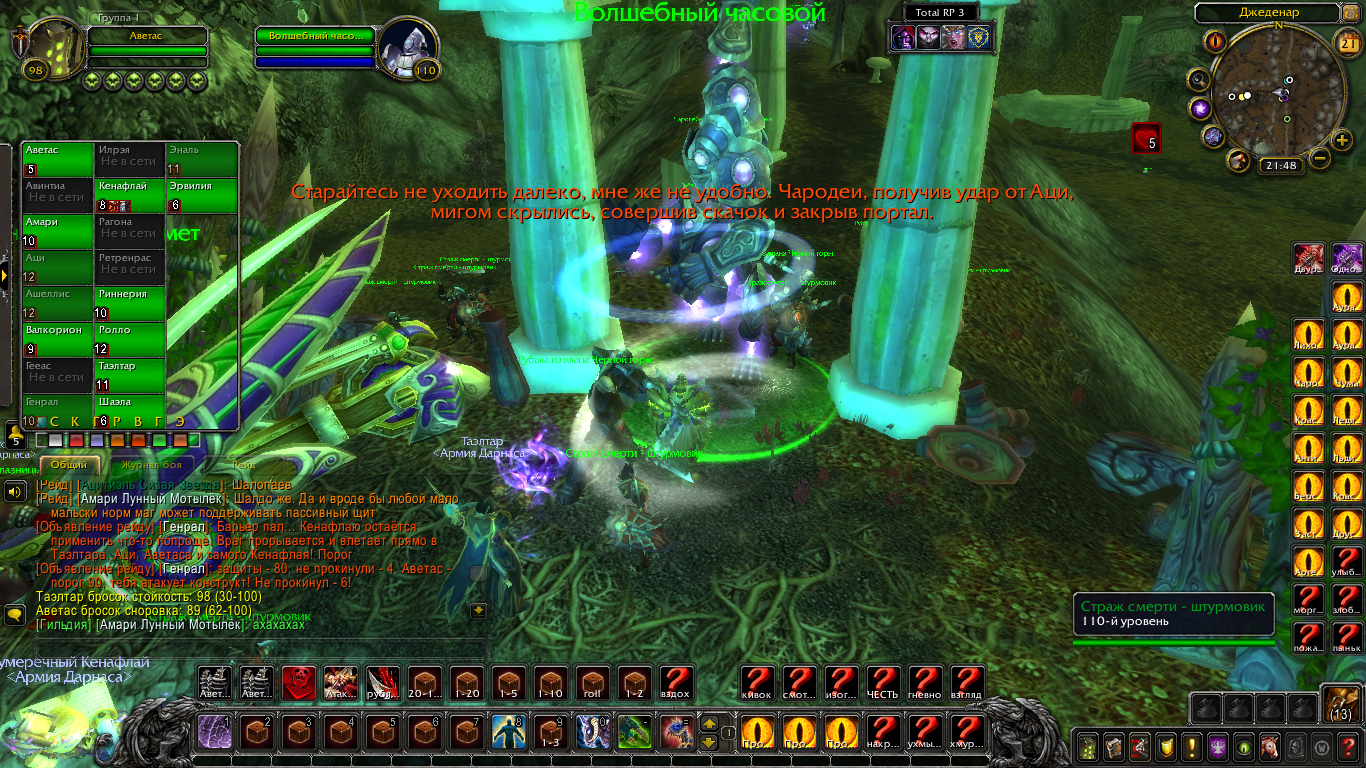The height and width of the screenshot is (768, 1366).
Task: Activate the кивок emote macro
Action: point(757,683)
